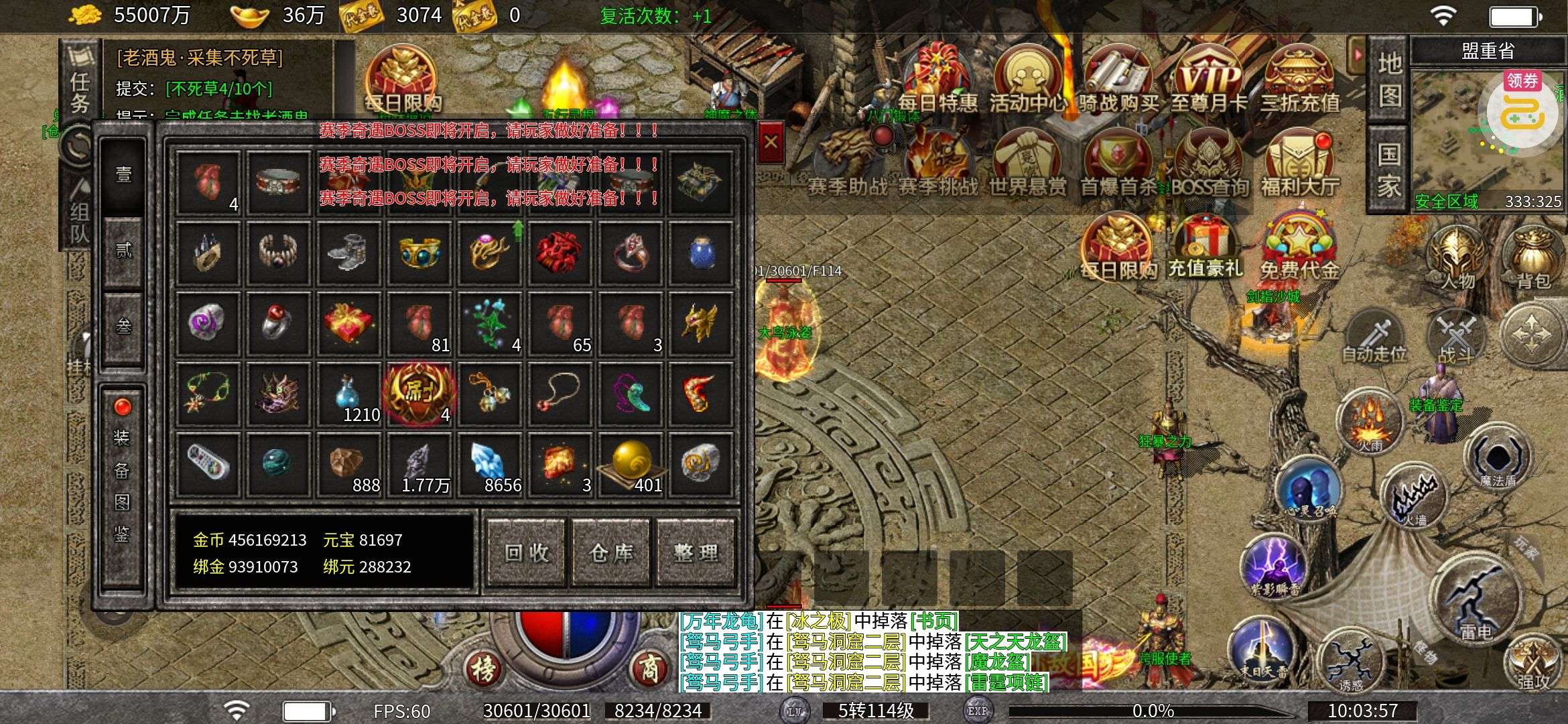Select the blue potion stack of 1210
The image size is (1568, 724).
pos(349,395)
